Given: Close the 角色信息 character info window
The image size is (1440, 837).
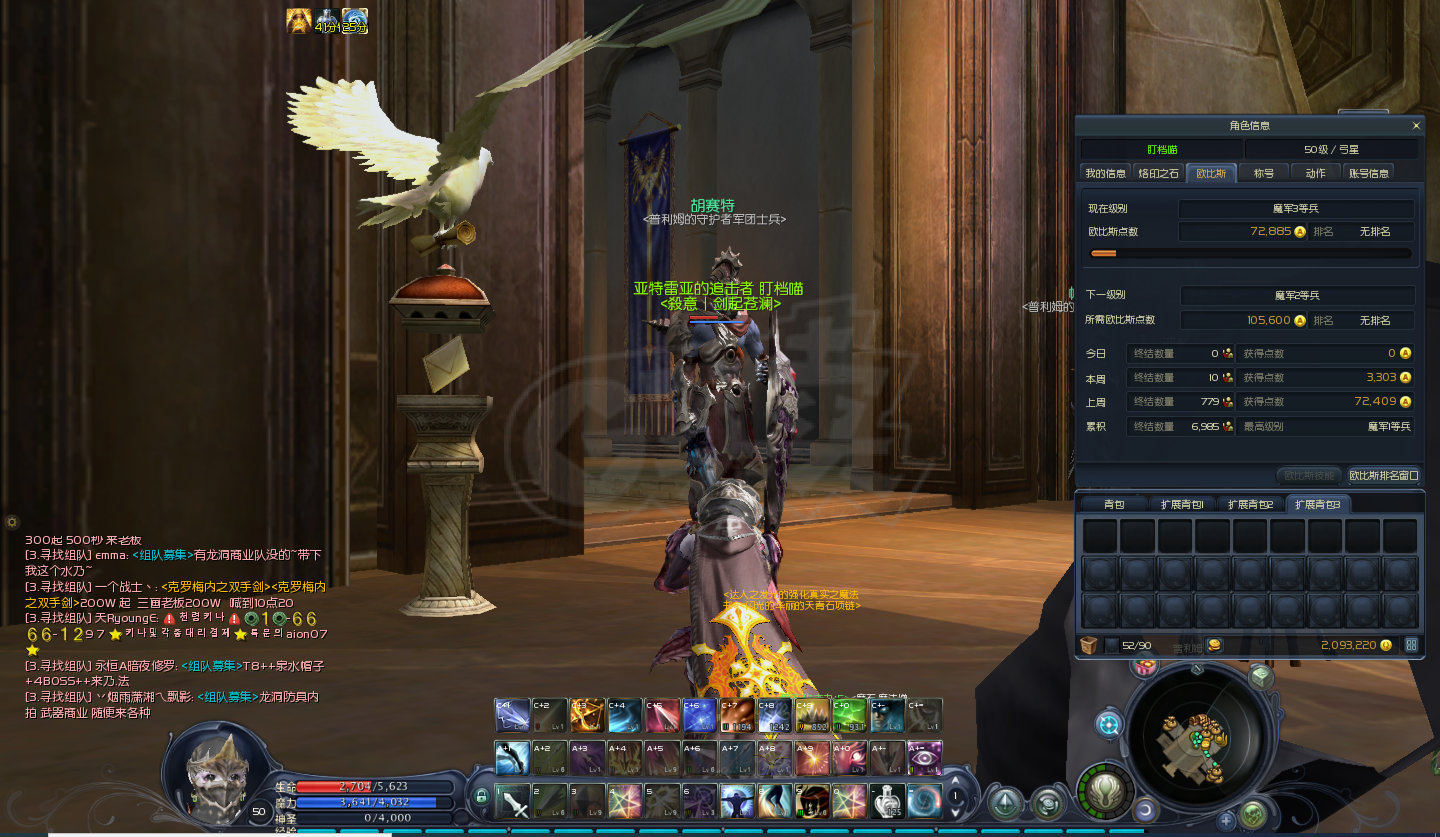Looking at the screenshot, I should click(1415, 126).
